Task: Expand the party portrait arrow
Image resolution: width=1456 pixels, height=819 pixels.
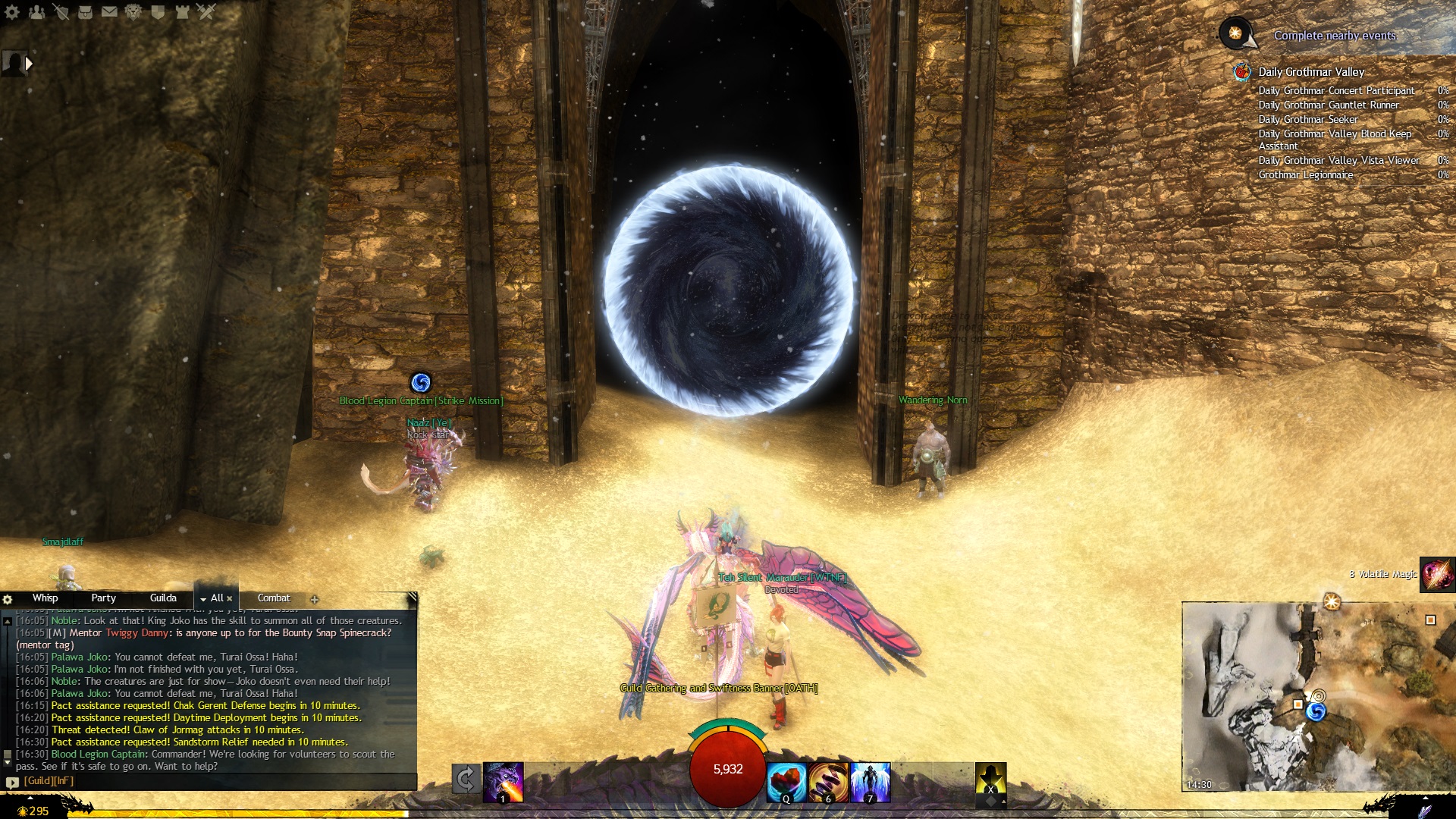Action: click(x=29, y=64)
